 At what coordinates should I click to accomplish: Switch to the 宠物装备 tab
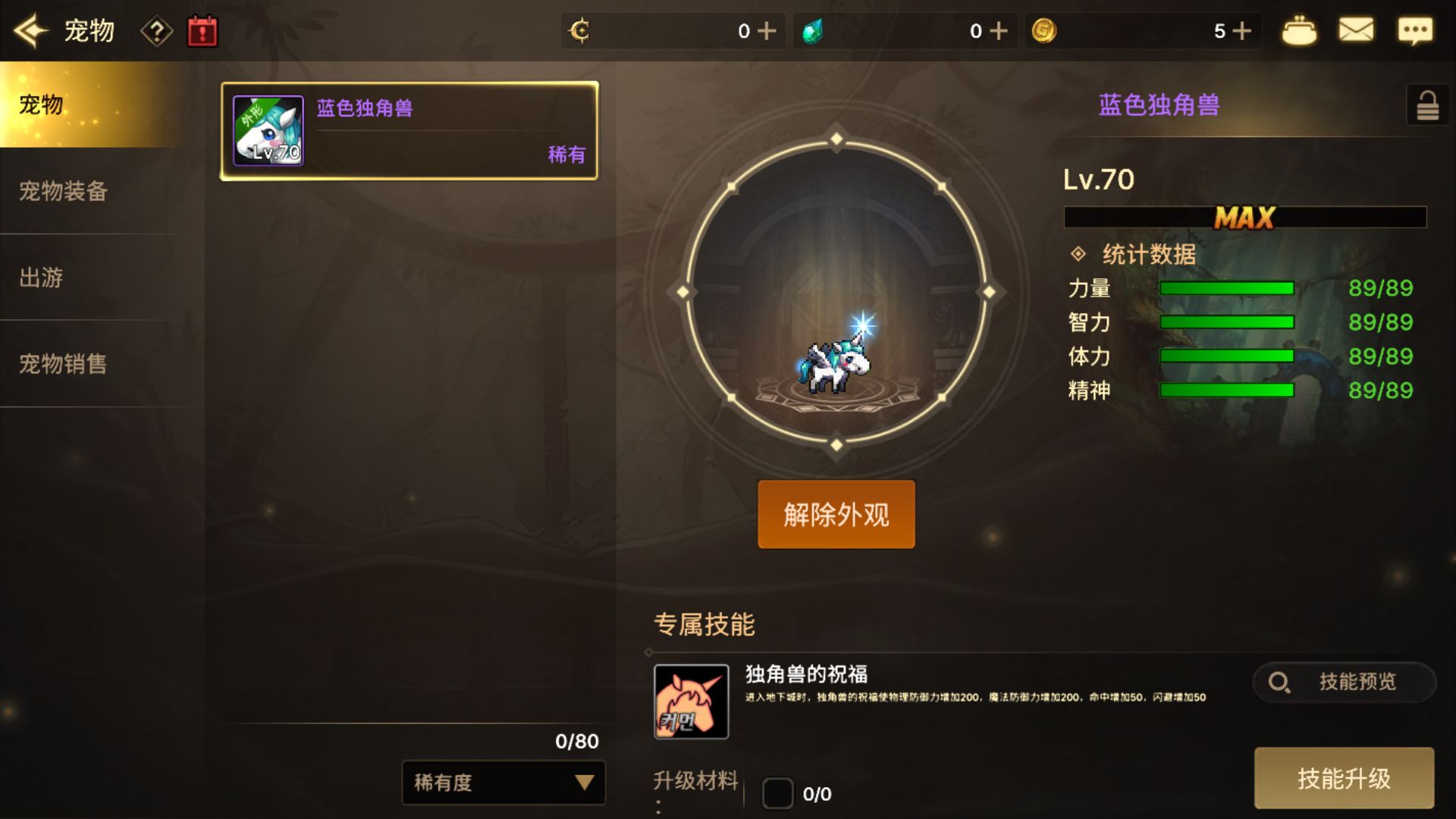click(x=64, y=193)
